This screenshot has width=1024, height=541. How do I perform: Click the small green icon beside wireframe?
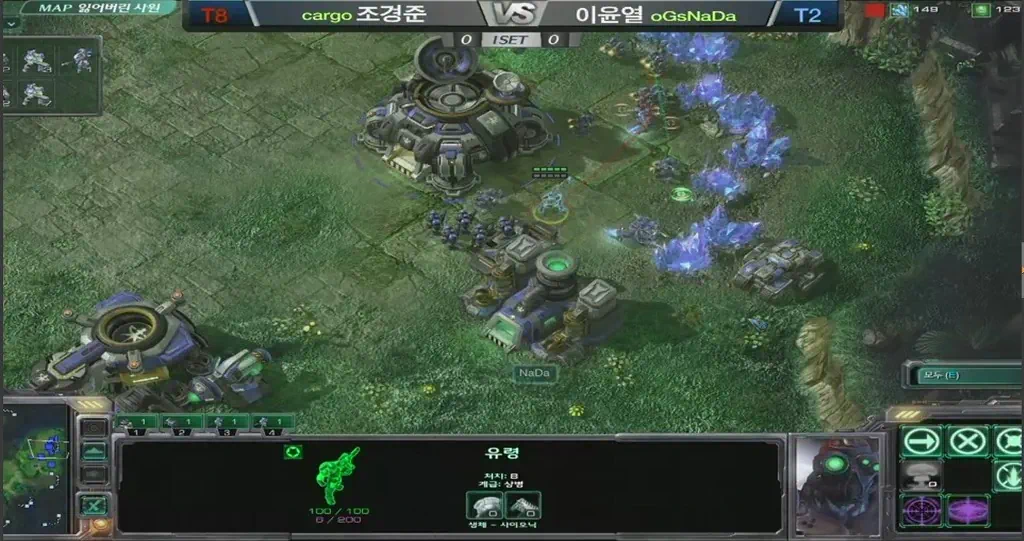click(x=293, y=452)
